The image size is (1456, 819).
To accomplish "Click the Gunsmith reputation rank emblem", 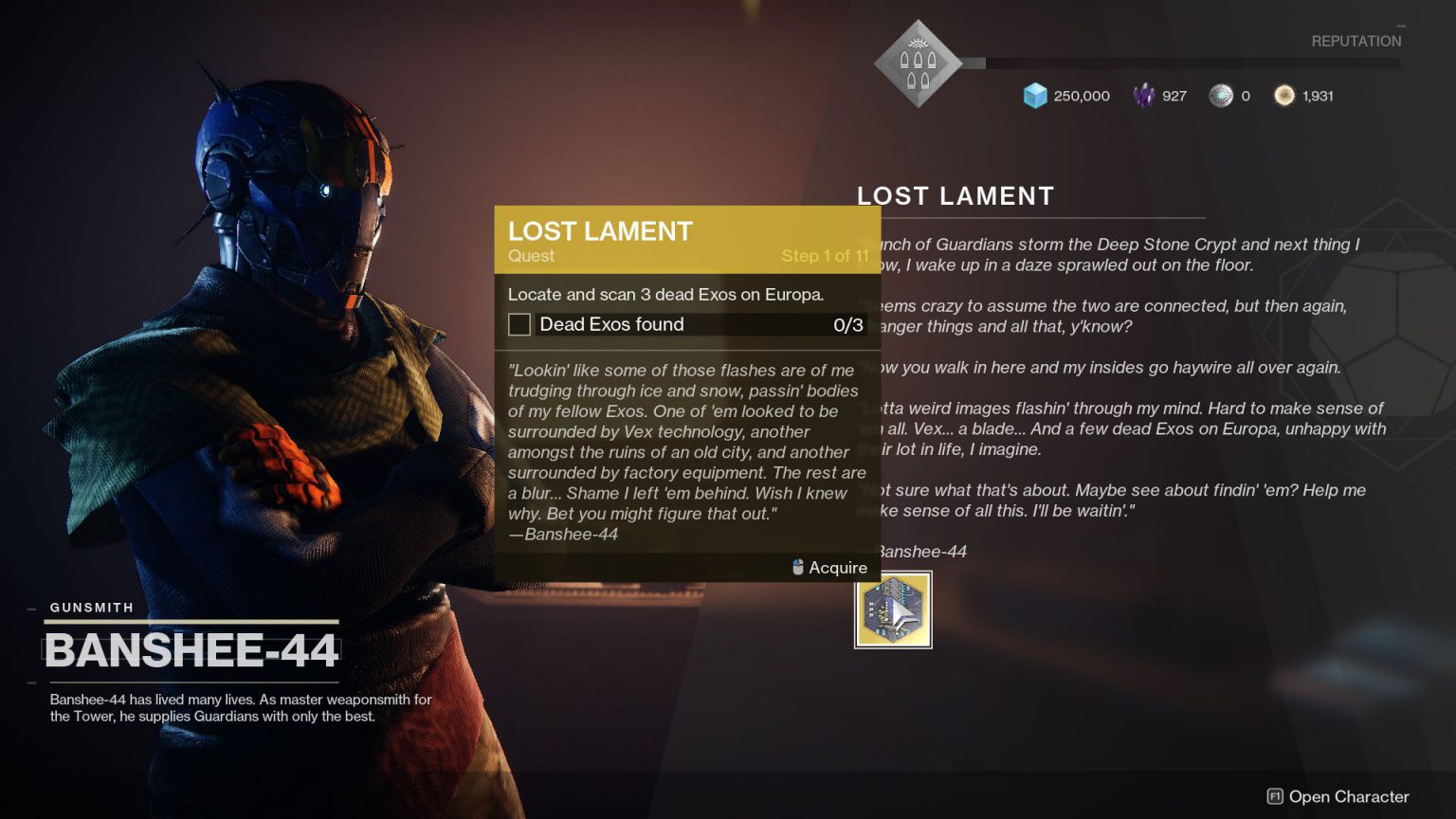I will click(x=917, y=62).
